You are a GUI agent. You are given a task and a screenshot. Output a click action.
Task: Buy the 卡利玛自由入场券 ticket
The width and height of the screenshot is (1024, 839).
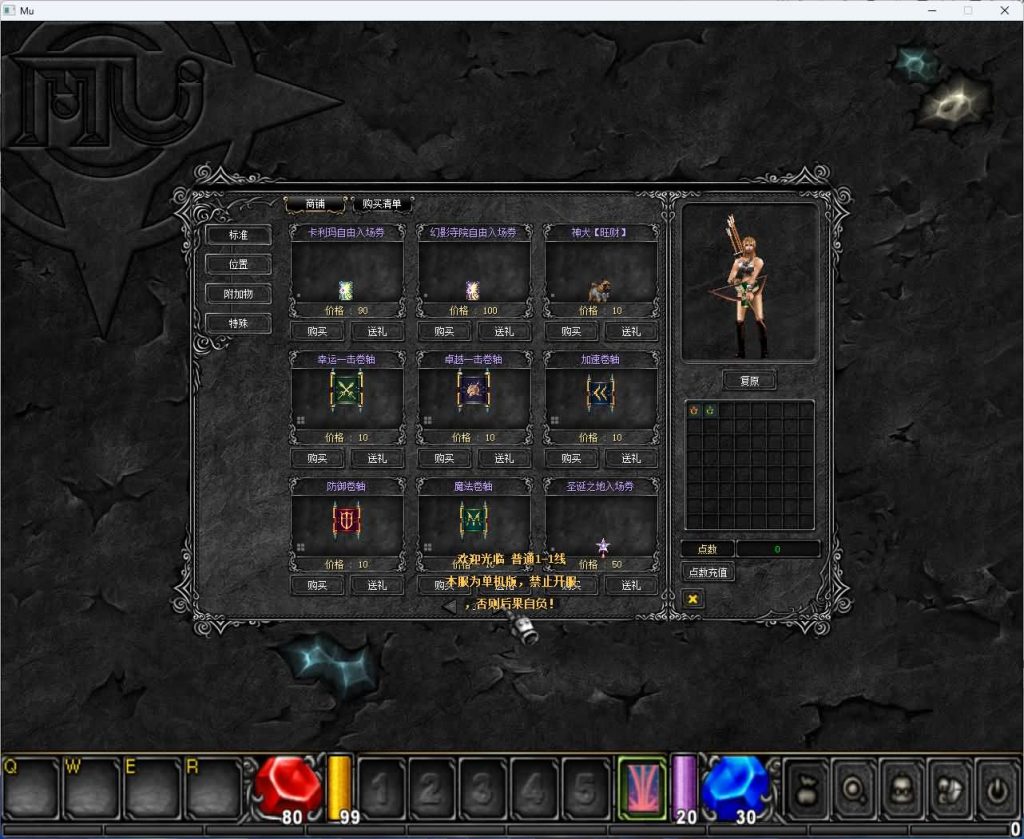[317, 332]
